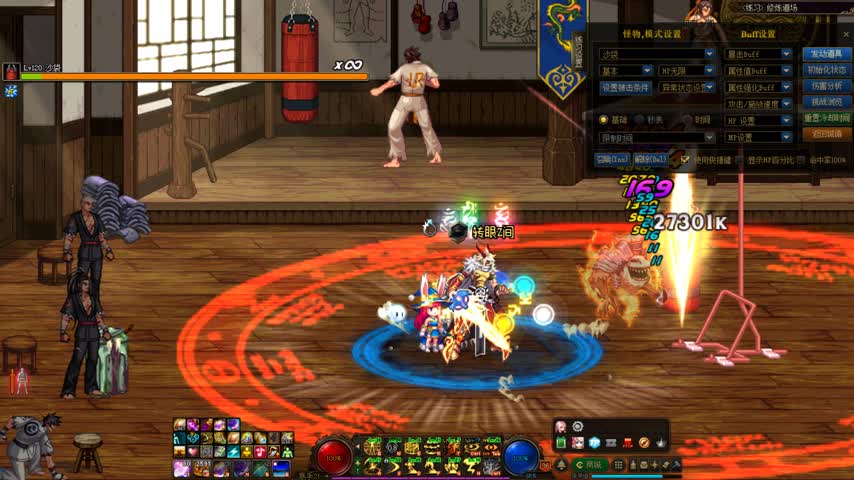
Task: Enable the 显示HP百分比 checkbox
Action: tap(739, 160)
